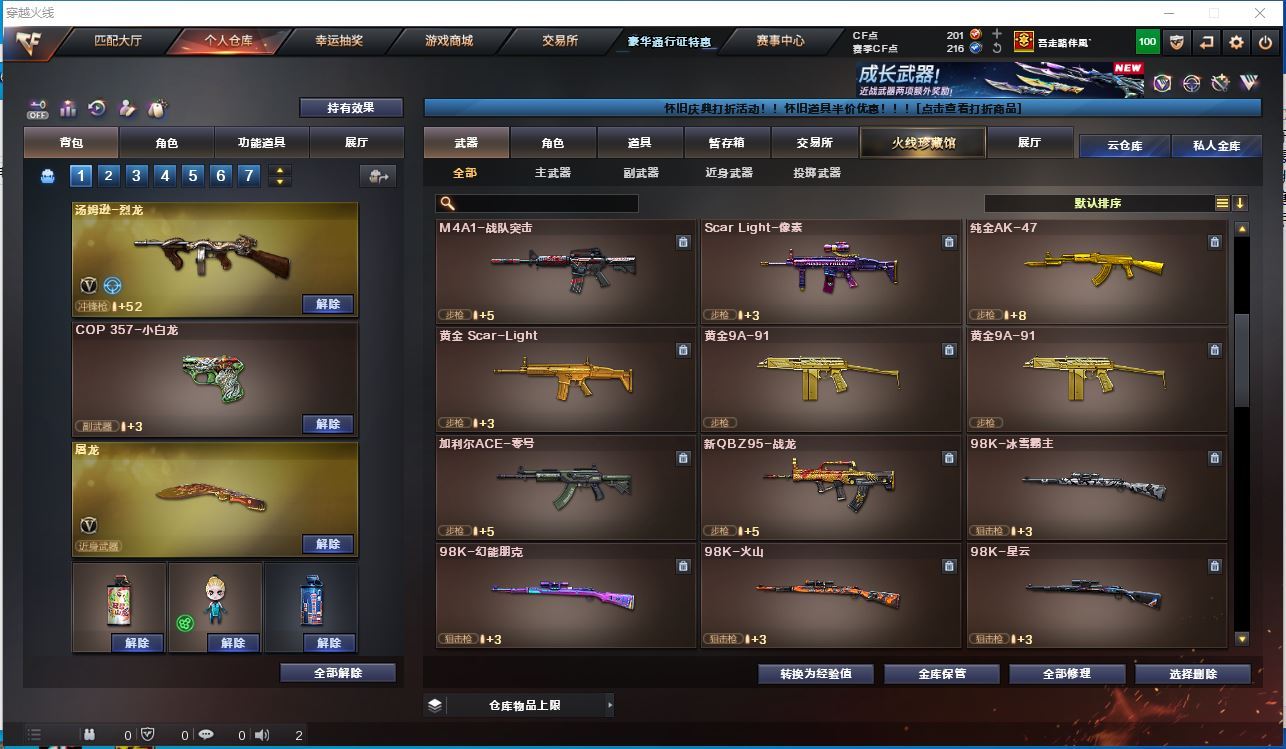The width and height of the screenshot is (1286, 749).
Task: Repair all weapons with 全部修理
Action: 1066,674
